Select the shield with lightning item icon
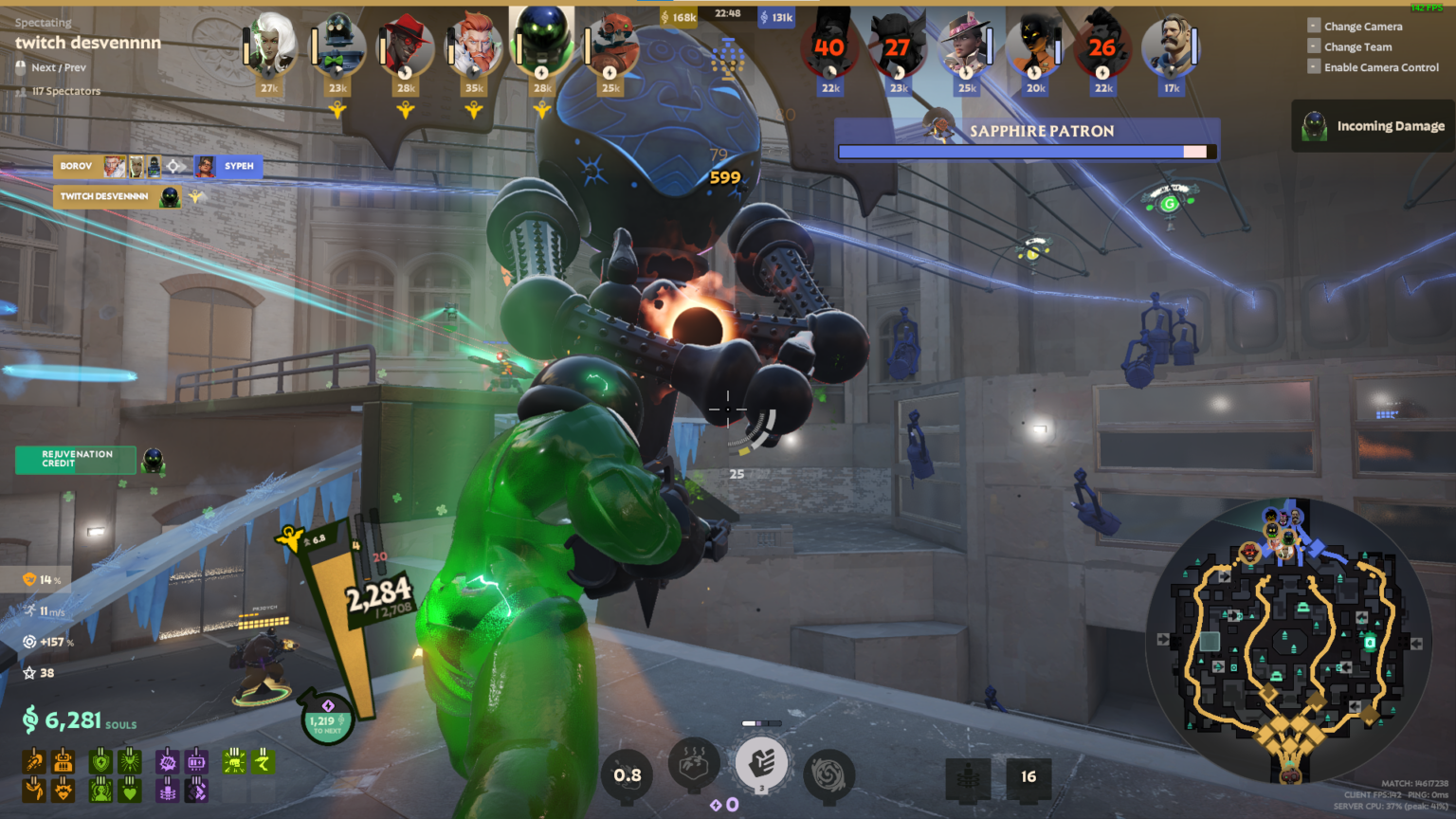 click(101, 760)
